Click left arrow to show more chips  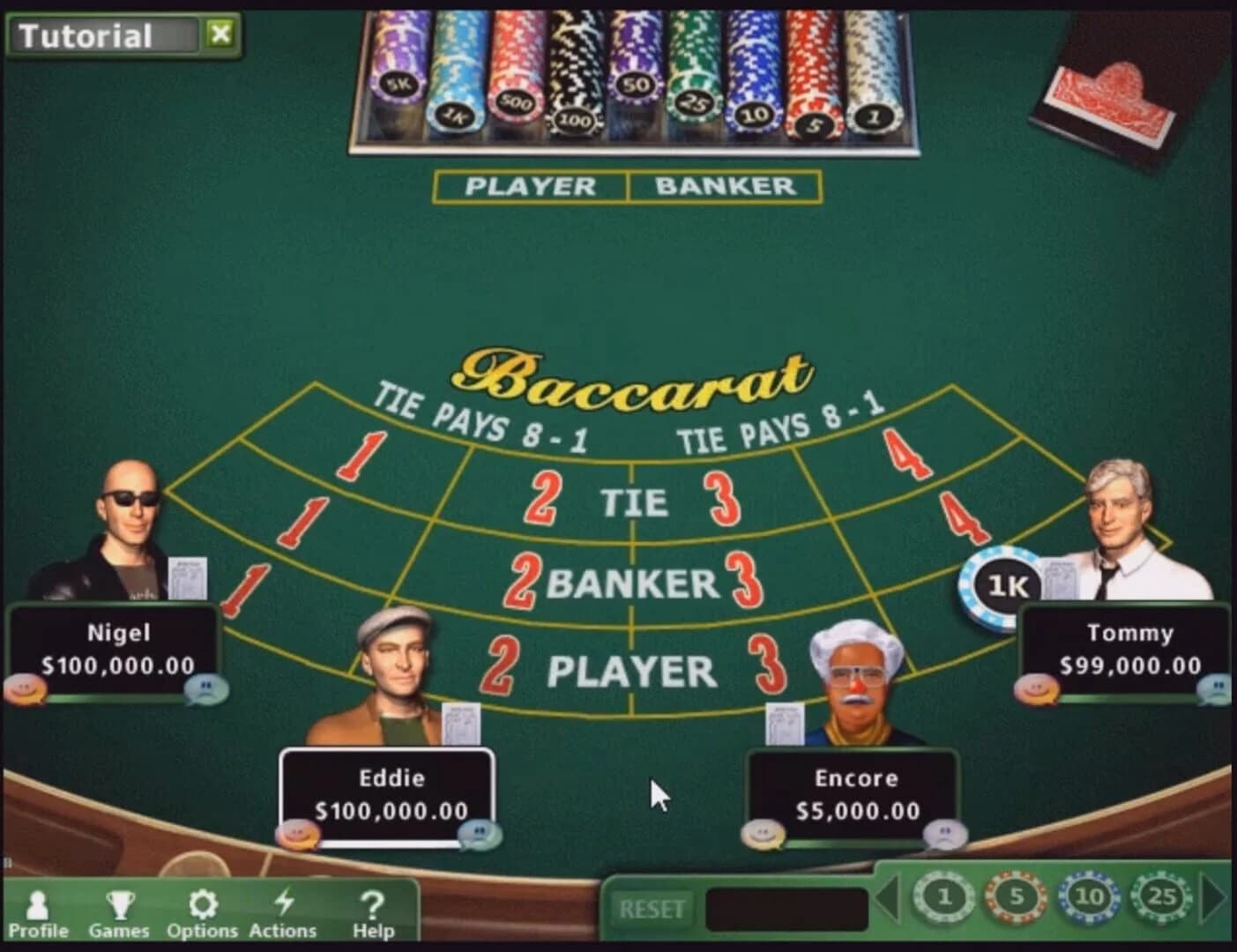click(889, 897)
